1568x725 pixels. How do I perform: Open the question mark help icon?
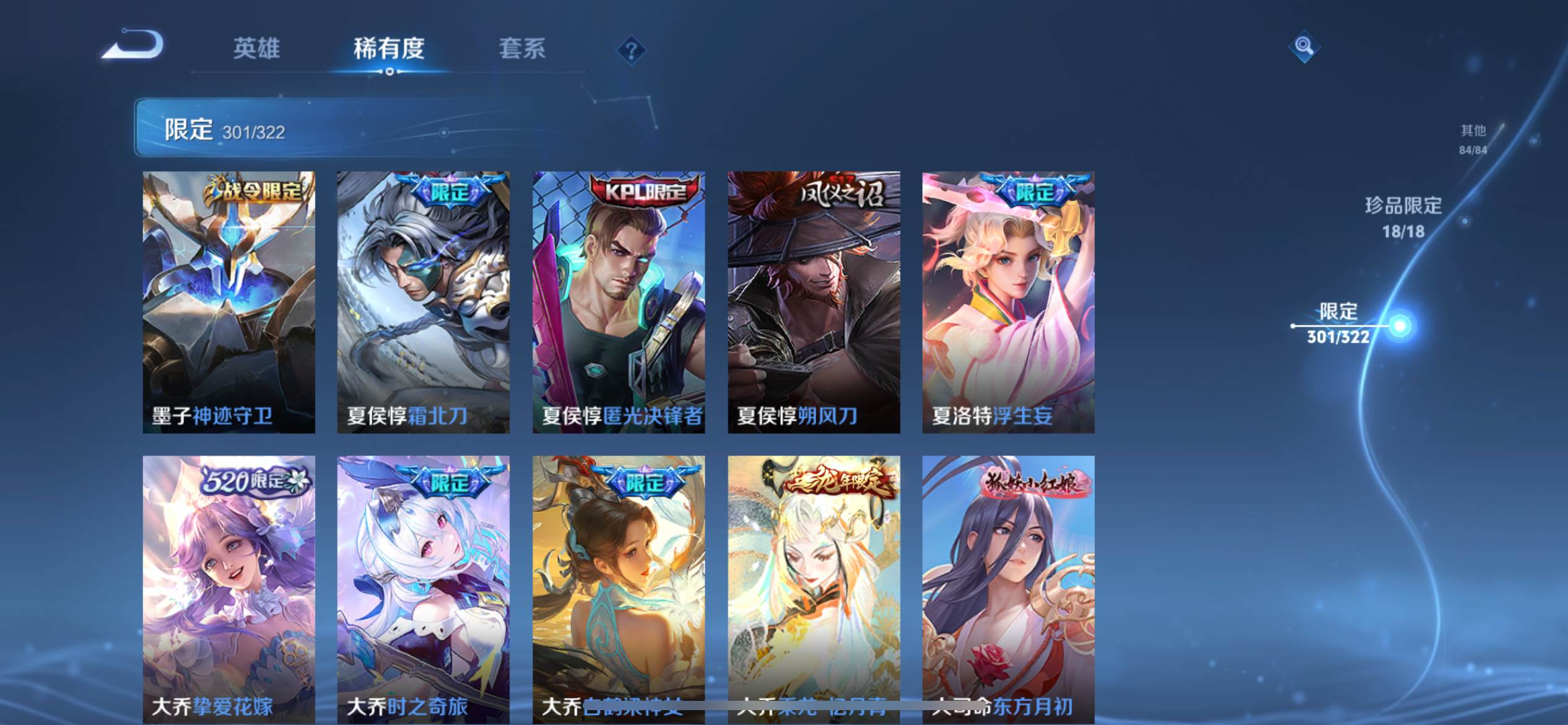click(631, 50)
